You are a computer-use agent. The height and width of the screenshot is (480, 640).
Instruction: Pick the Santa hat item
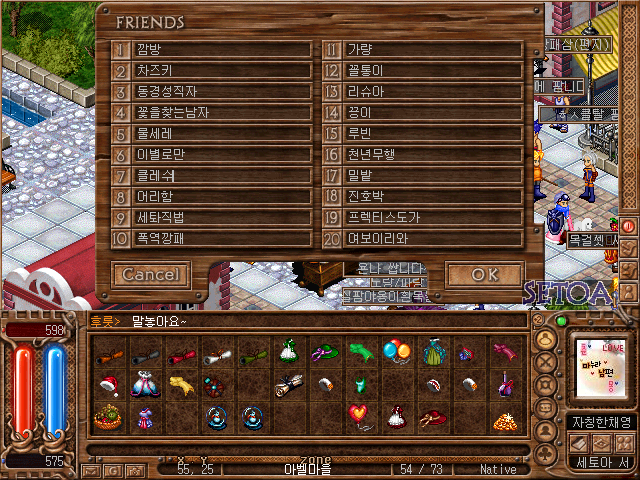(108, 383)
